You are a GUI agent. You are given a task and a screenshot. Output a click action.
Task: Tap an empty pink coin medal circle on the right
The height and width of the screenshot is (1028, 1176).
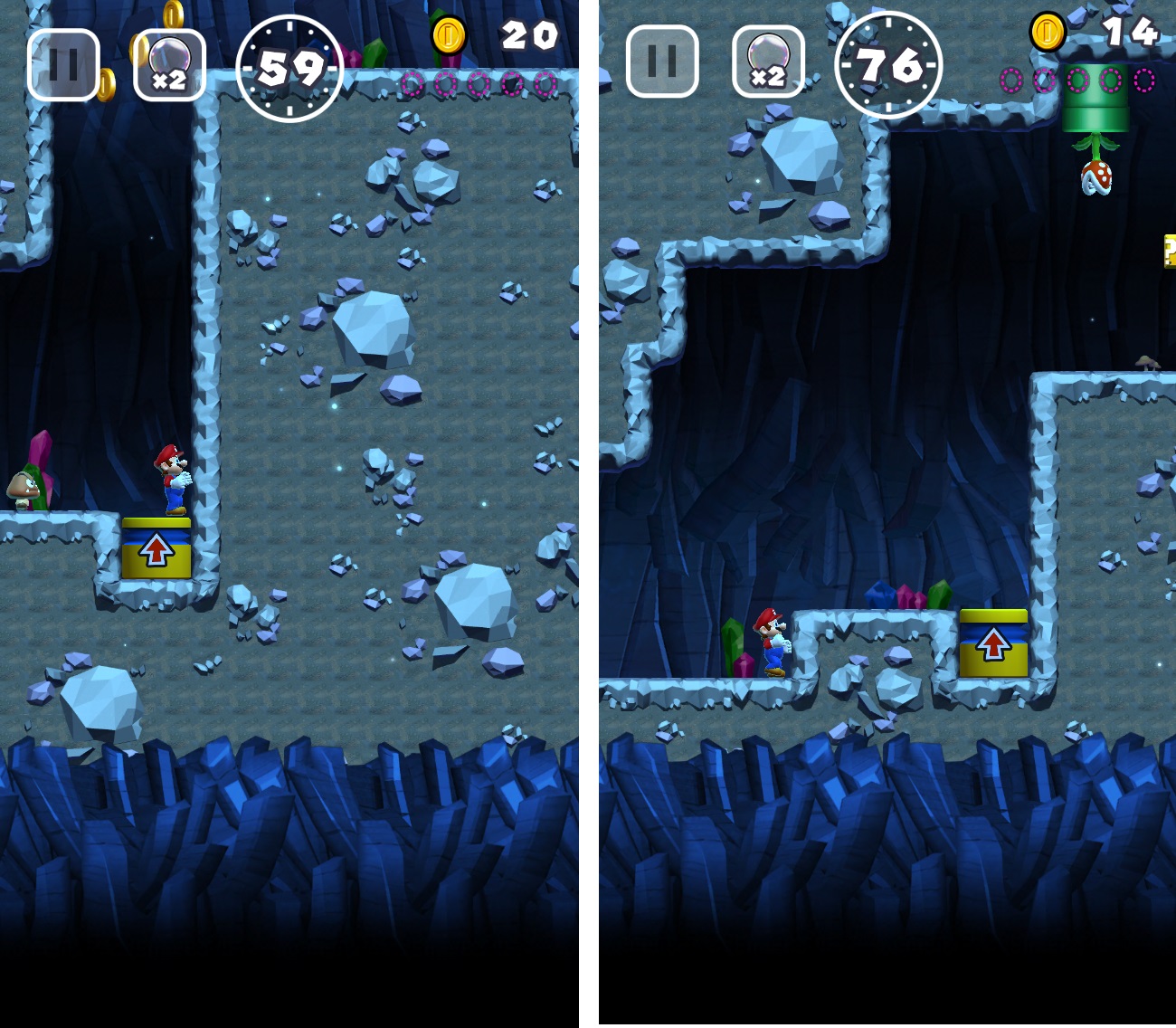coord(1076,81)
